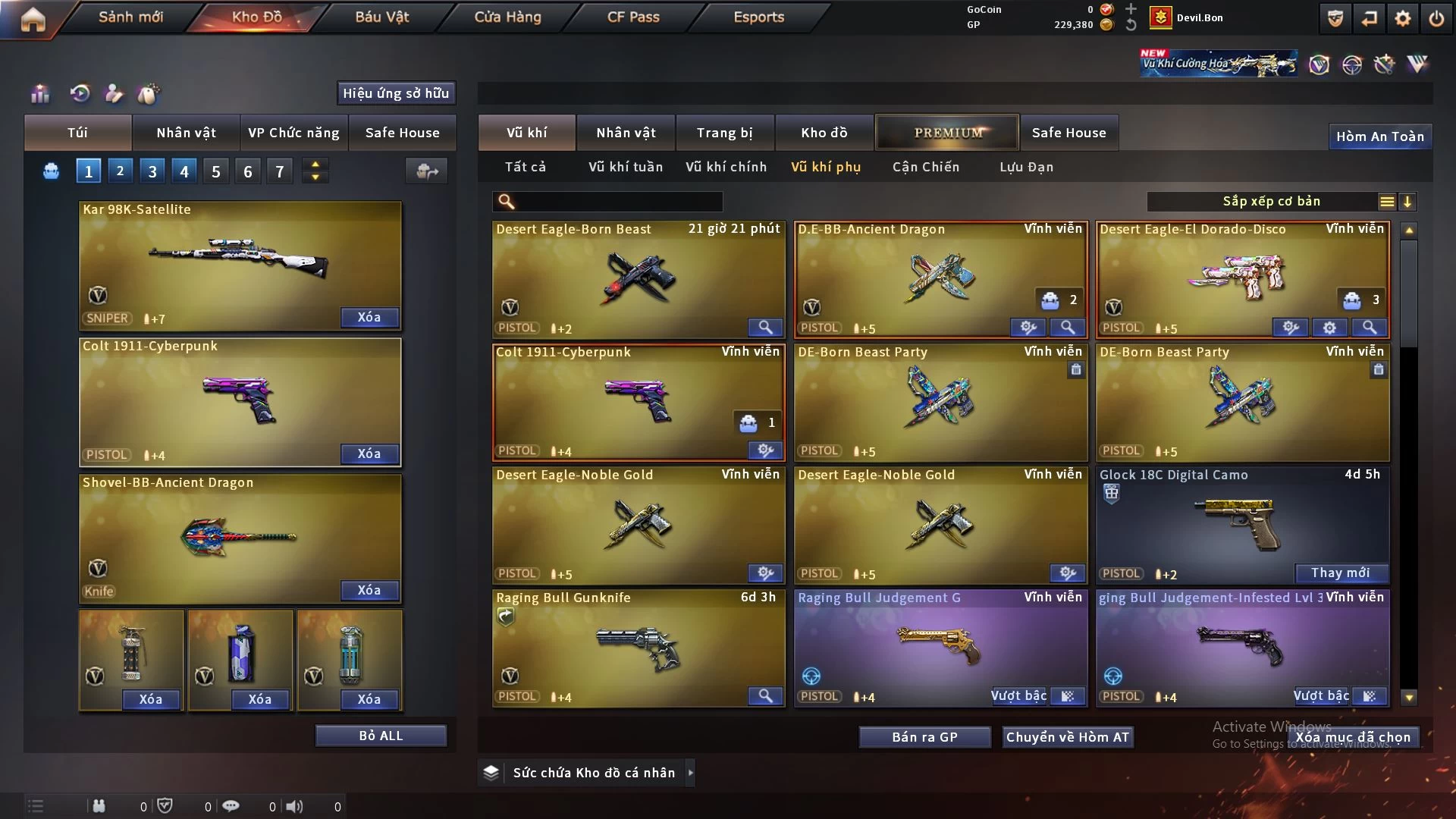Open the Hòm An Toàn safe box
The image size is (1456, 819).
point(1379,136)
